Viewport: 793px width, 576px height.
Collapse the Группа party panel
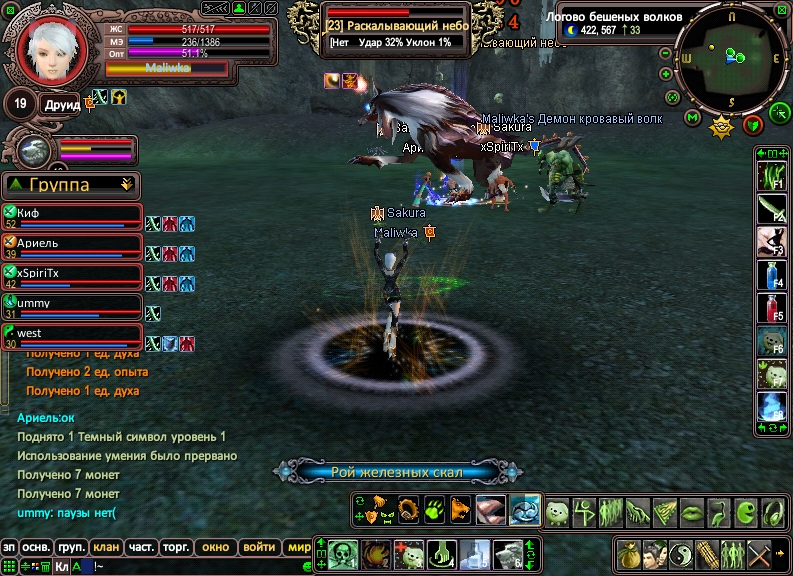126,184
